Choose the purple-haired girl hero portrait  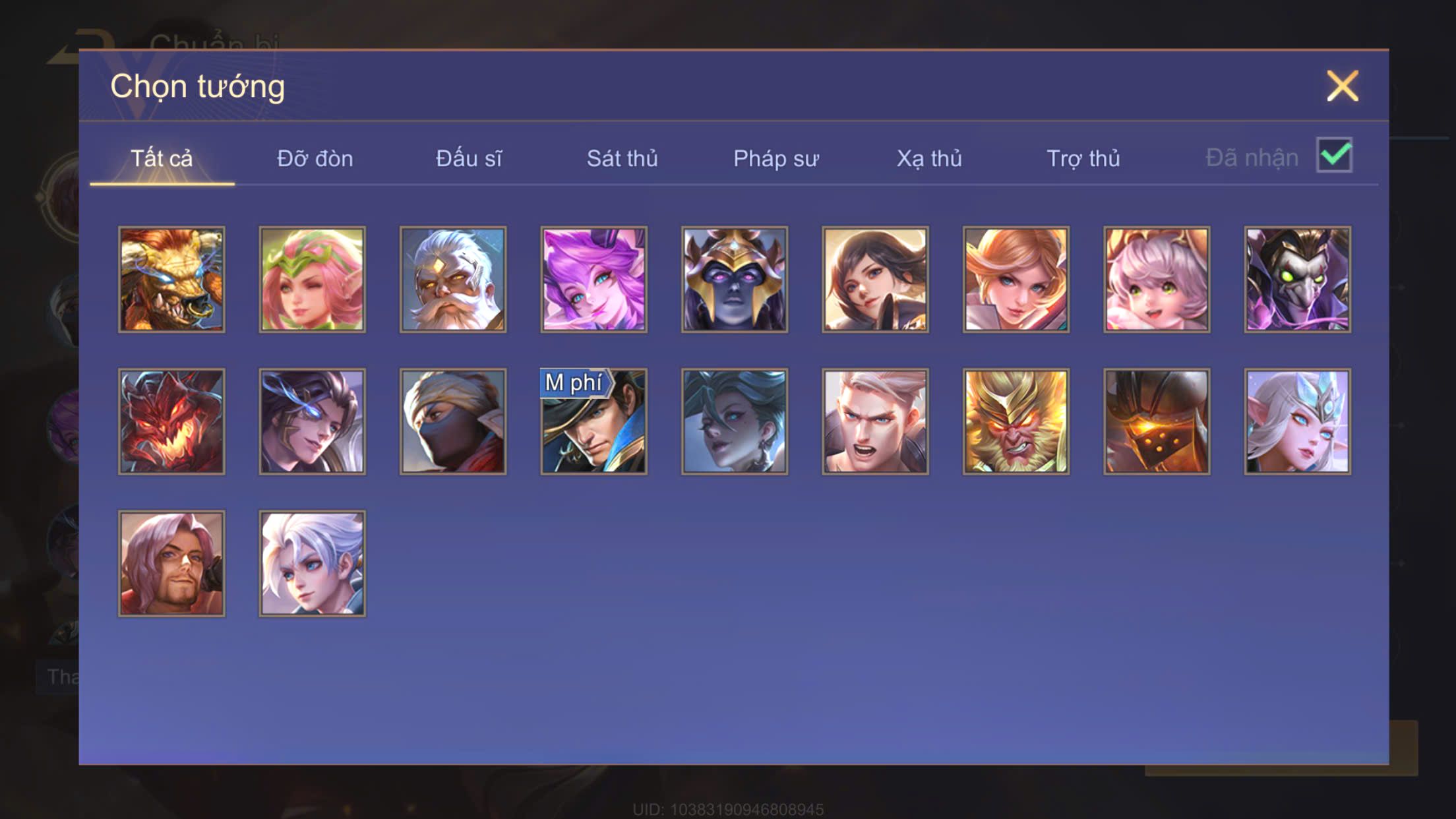593,280
